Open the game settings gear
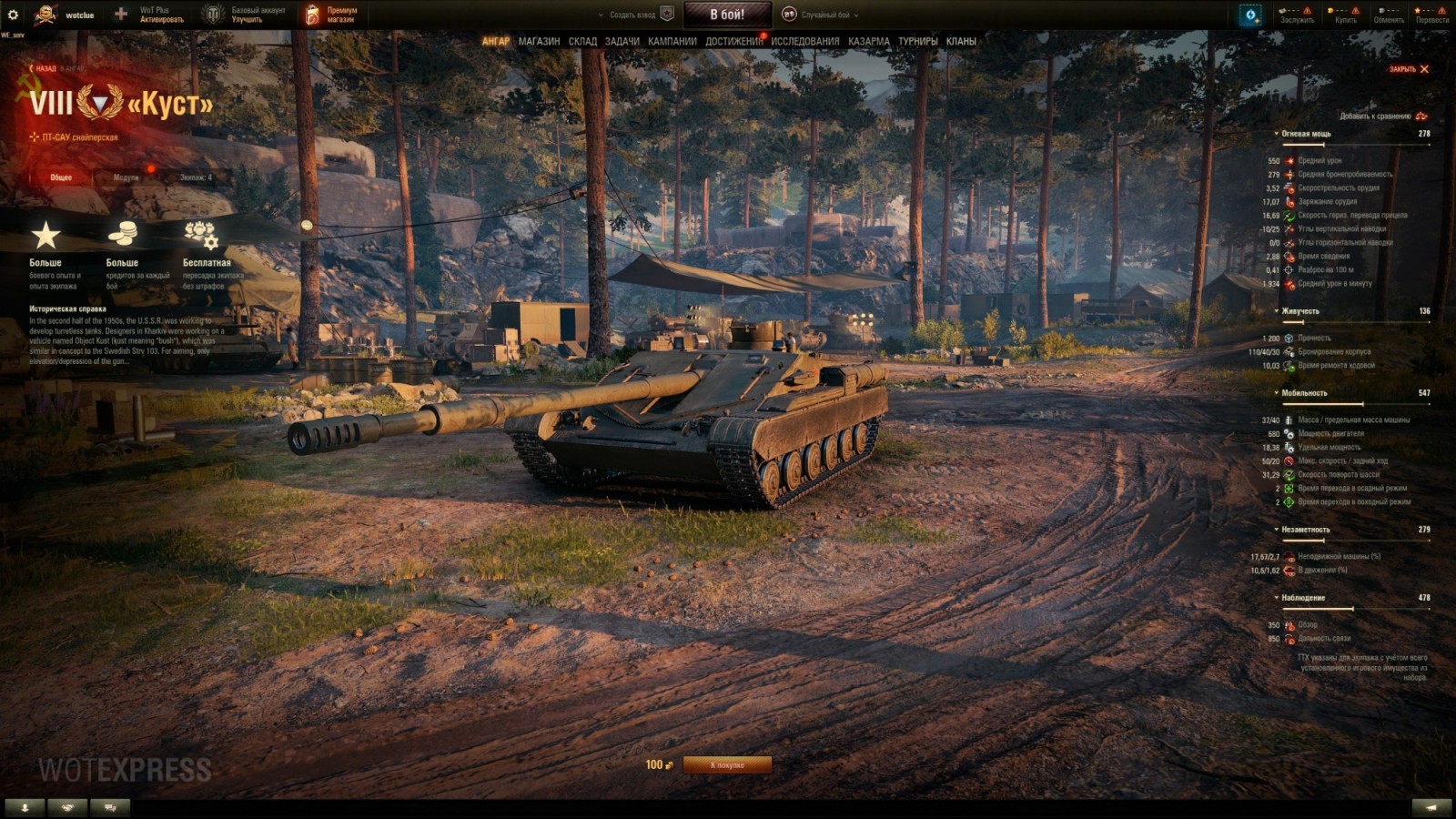1456x819 pixels. click(13, 13)
